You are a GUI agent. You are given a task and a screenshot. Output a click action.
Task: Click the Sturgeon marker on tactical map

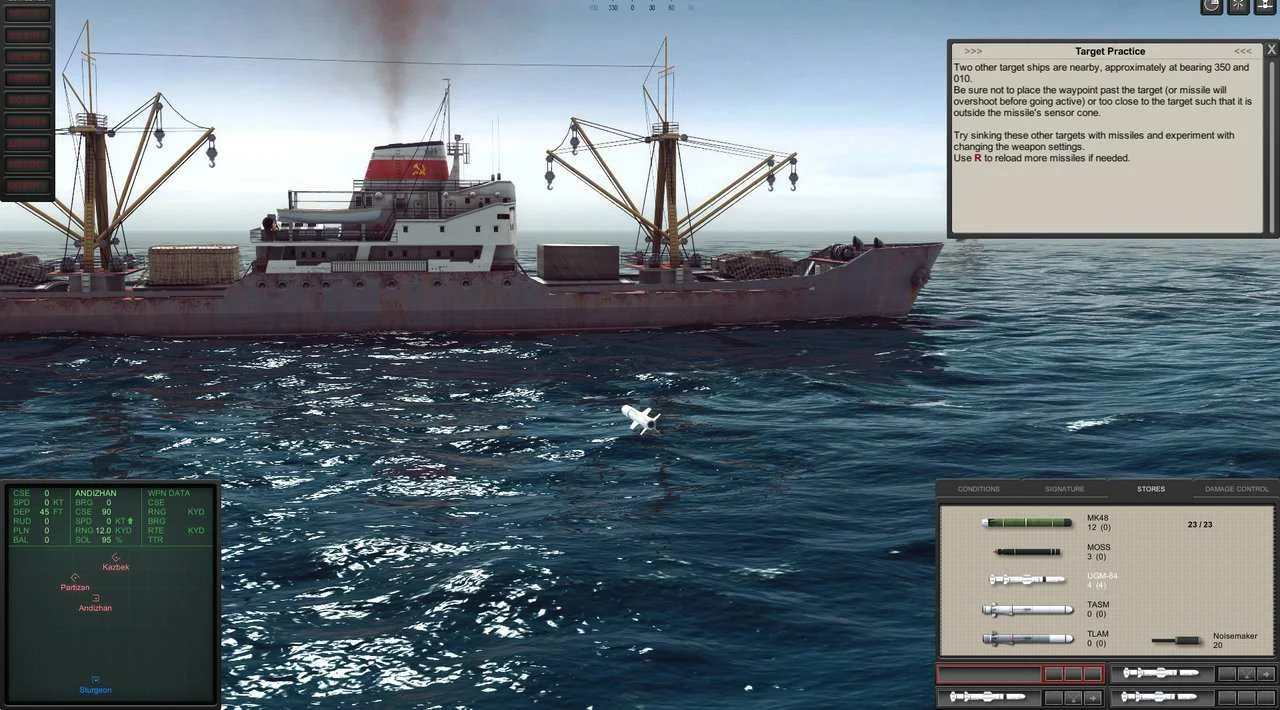(96, 681)
